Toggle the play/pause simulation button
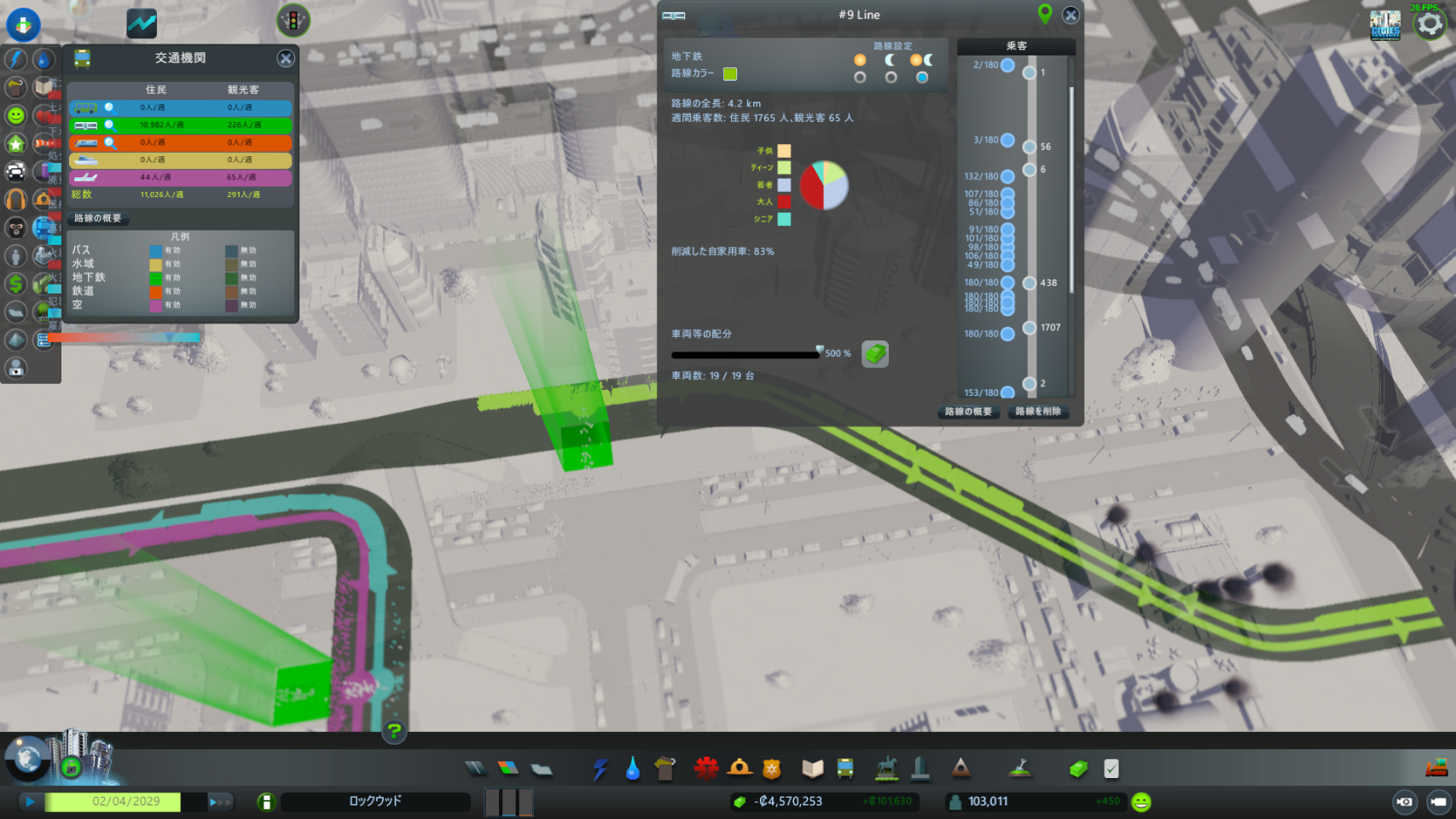 click(x=30, y=802)
